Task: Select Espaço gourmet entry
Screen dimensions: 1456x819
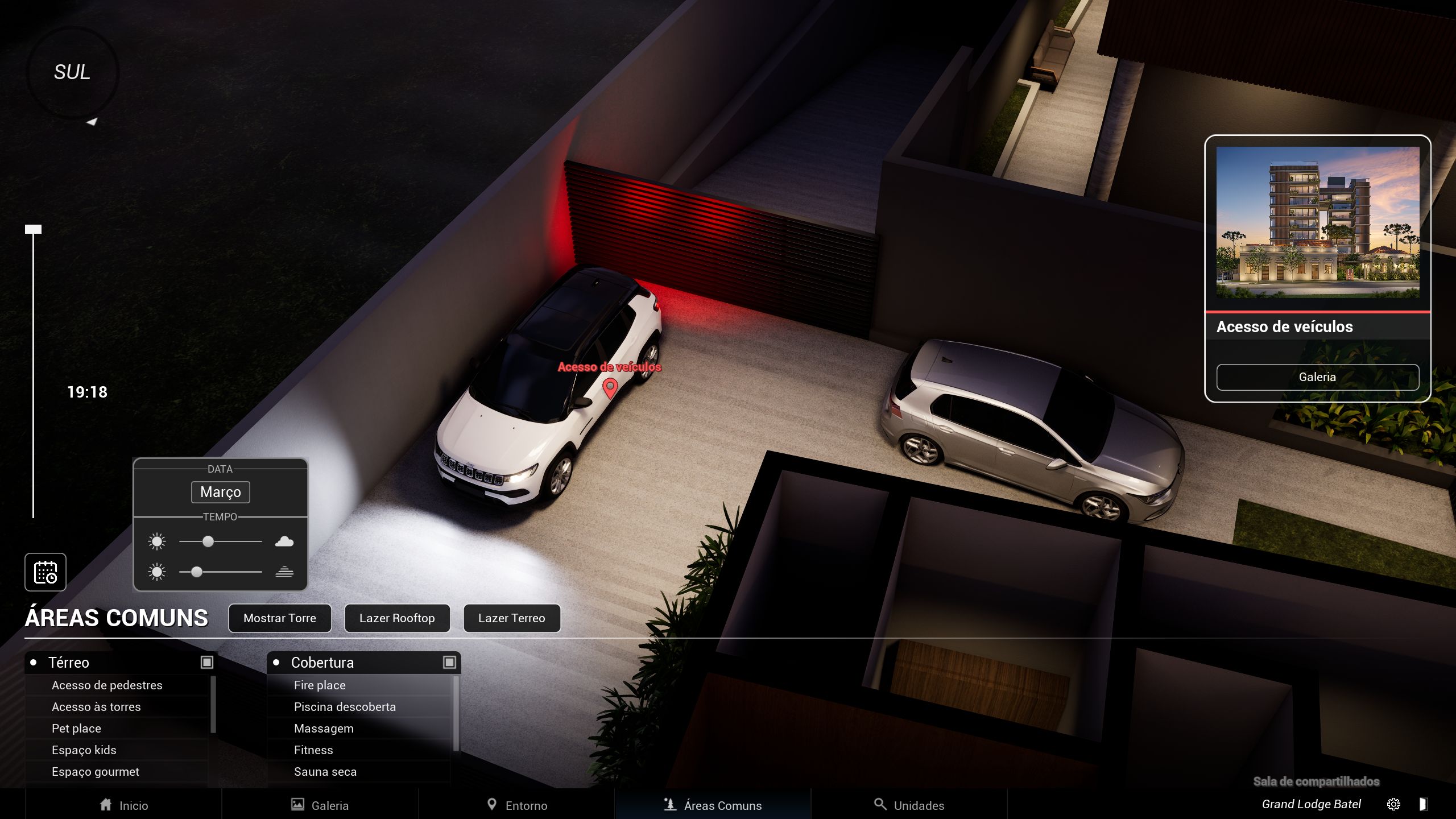Action: 96,772
